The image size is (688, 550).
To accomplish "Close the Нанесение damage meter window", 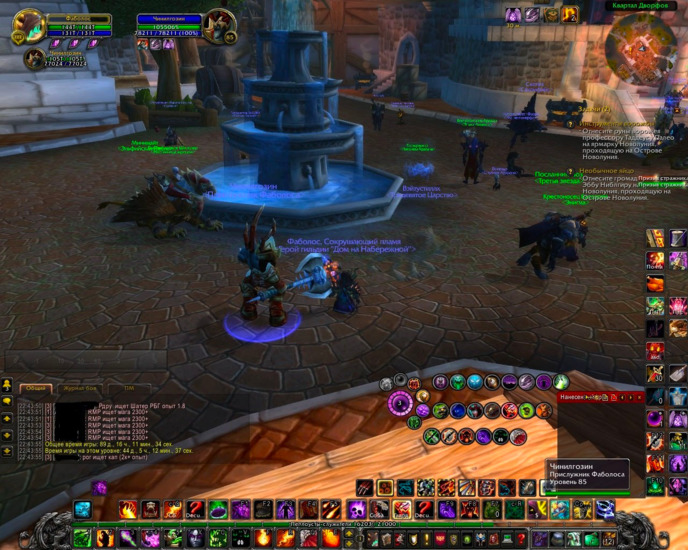I will point(640,397).
